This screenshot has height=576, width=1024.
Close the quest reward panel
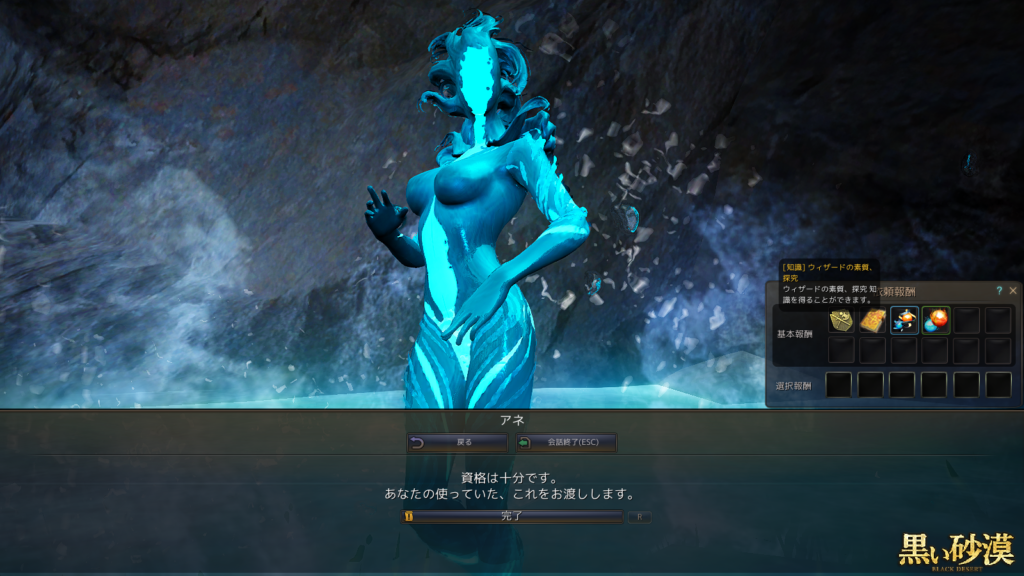coord(1013,291)
